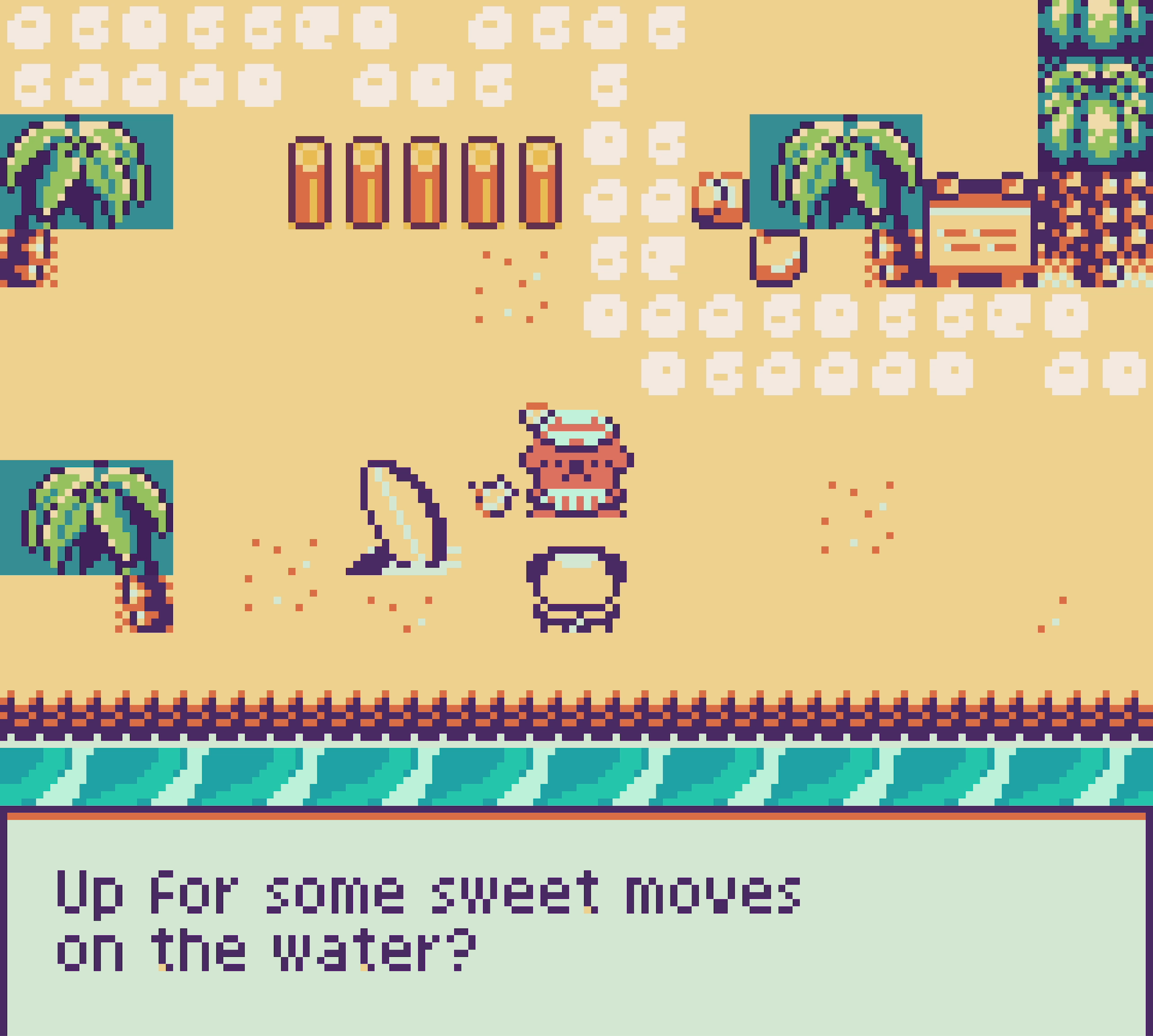
Task: Open the wooden signboard by the trees
Action: click(980, 231)
